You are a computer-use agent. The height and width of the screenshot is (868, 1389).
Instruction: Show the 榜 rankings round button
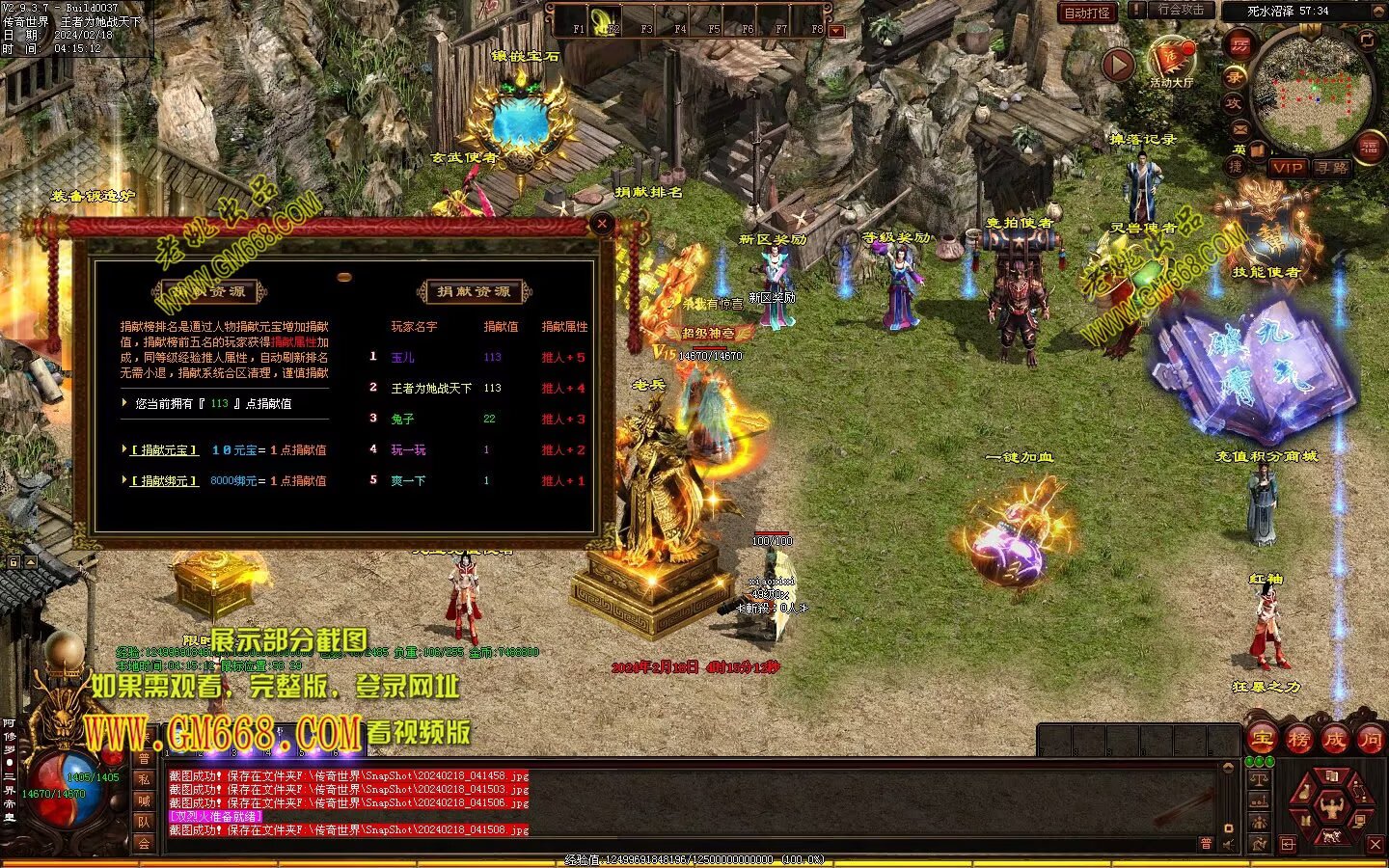click(x=1298, y=740)
